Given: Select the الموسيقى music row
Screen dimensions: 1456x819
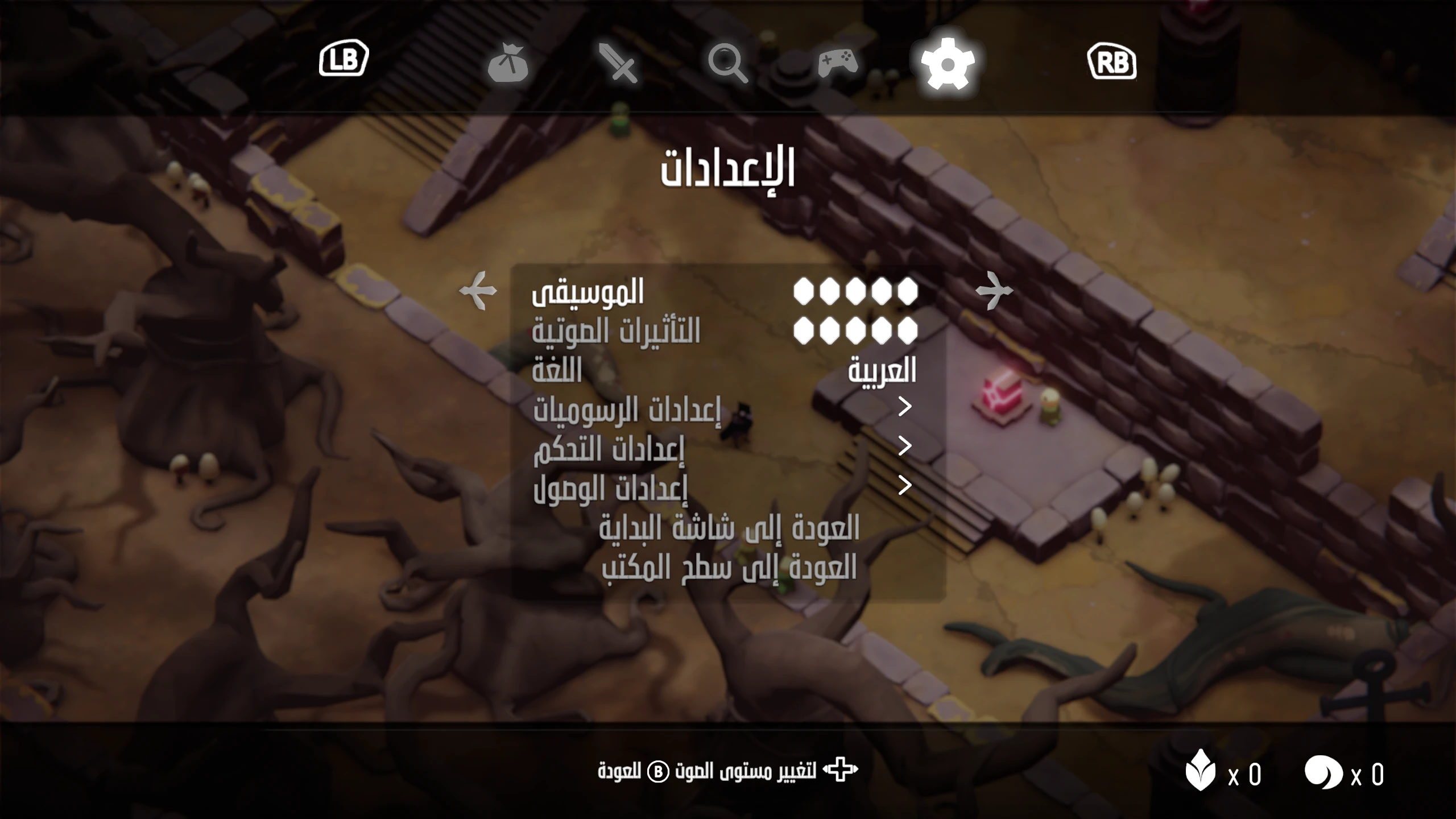Looking at the screenshot, I should coord(588,292).
